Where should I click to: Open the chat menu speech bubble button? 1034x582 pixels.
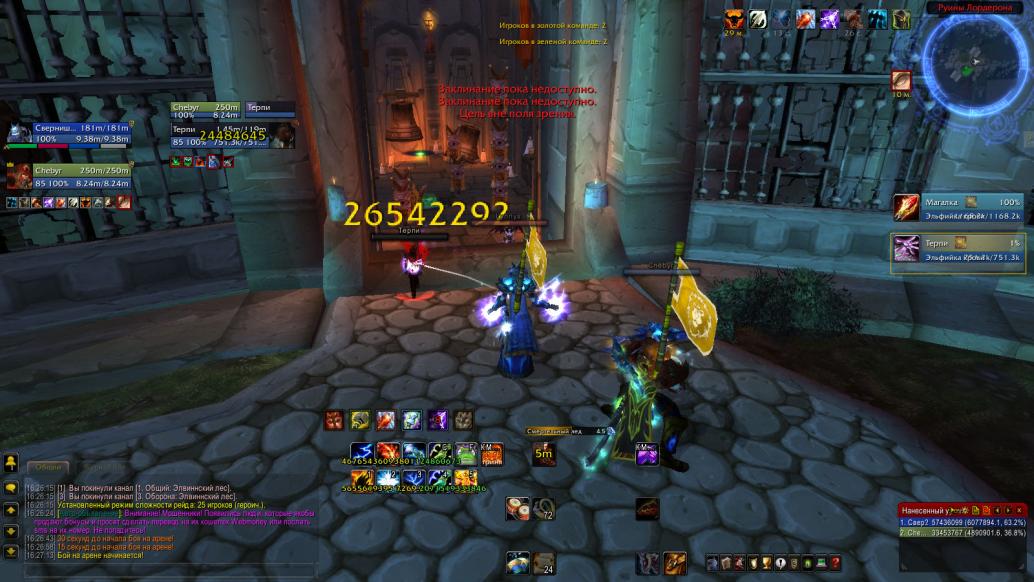(x=11, y=487)
